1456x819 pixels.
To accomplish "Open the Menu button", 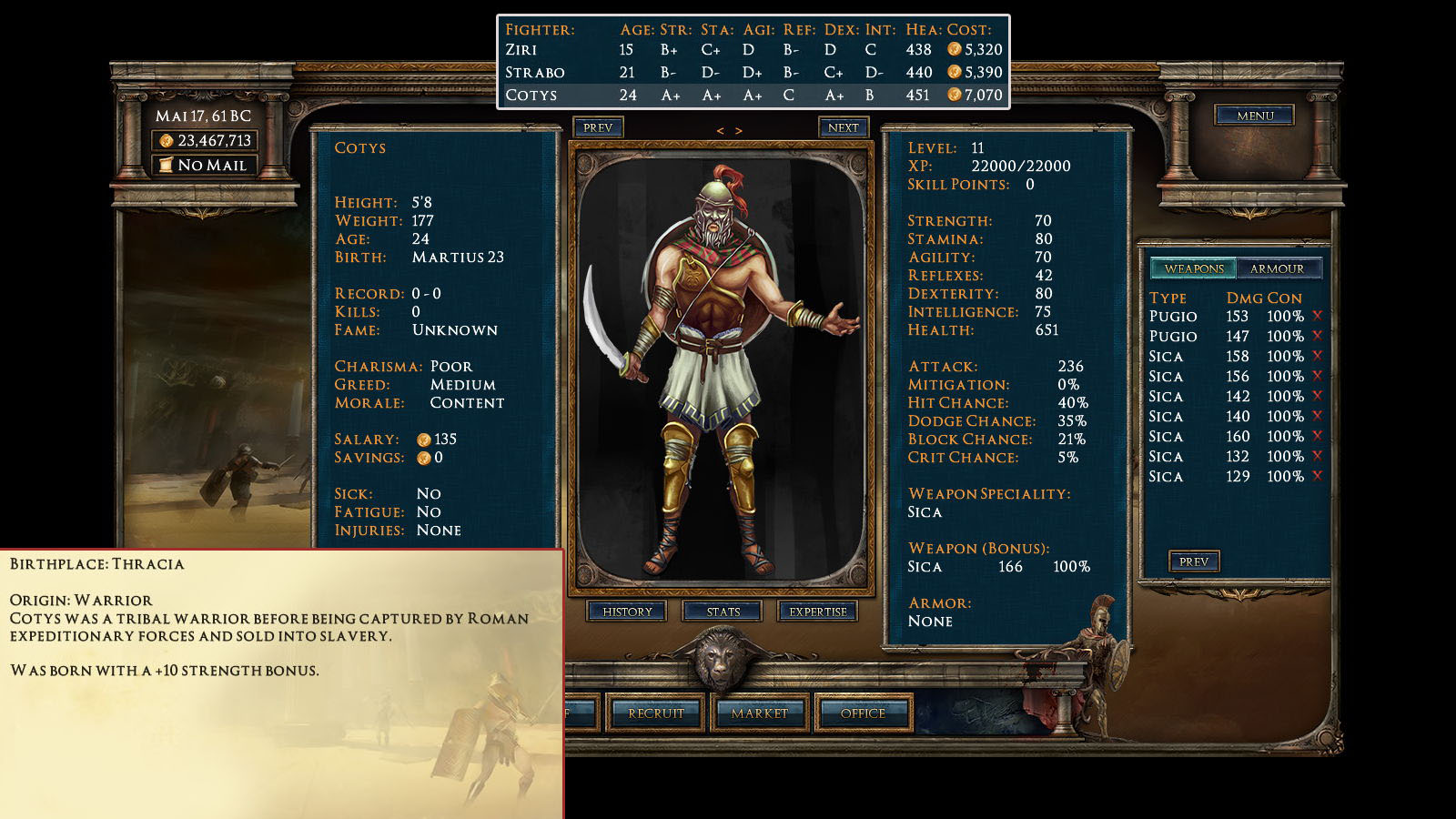I will click(1255, 116).
